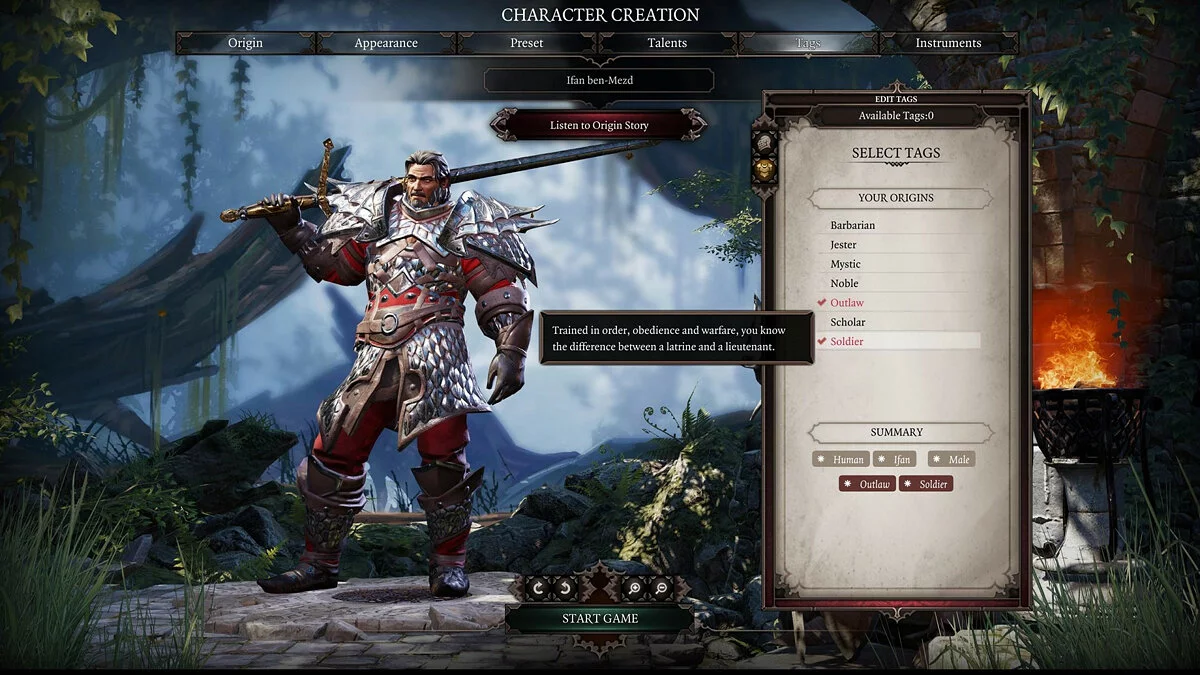The width and height of the screenshot is (1200, 675).
Task: Open the Appearance tab
Action: [x=386, y=43]
